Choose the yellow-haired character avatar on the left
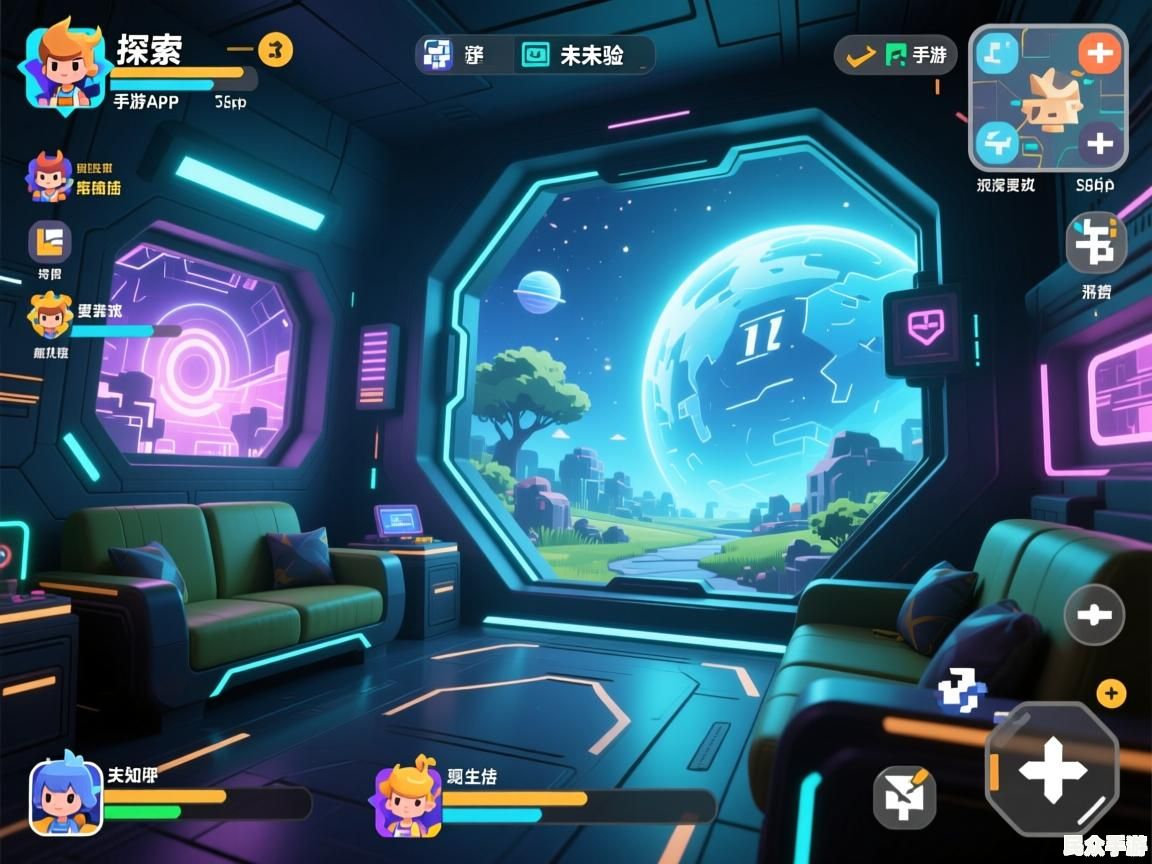 50,316
